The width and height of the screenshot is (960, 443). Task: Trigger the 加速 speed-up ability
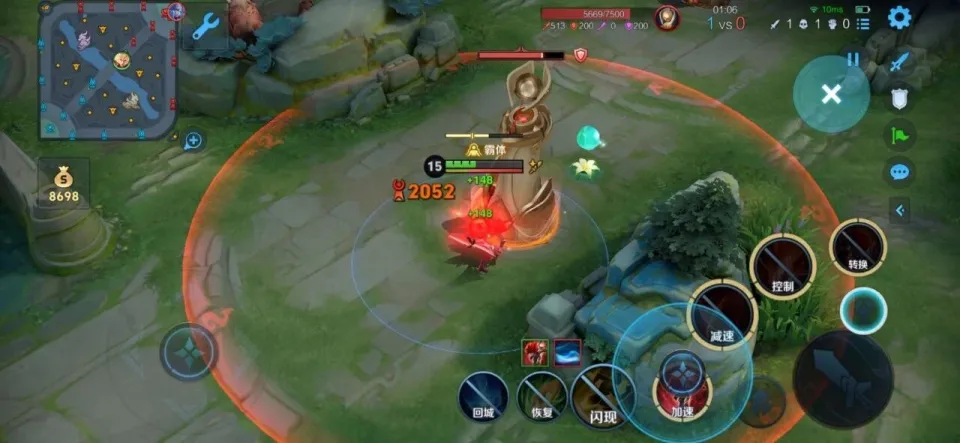(682, 383)
